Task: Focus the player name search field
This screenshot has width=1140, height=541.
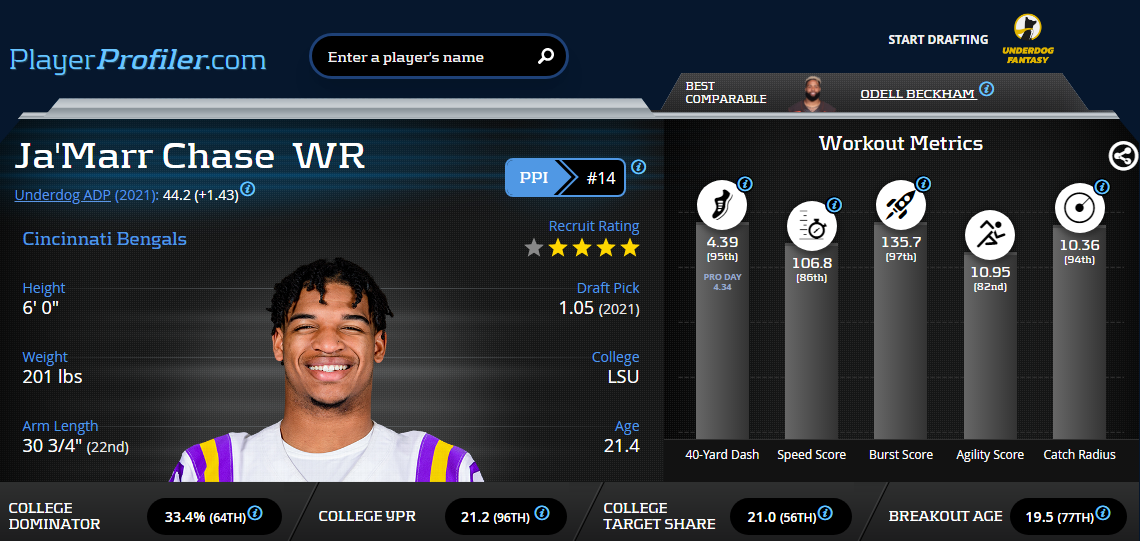Action: coord(425,57)
